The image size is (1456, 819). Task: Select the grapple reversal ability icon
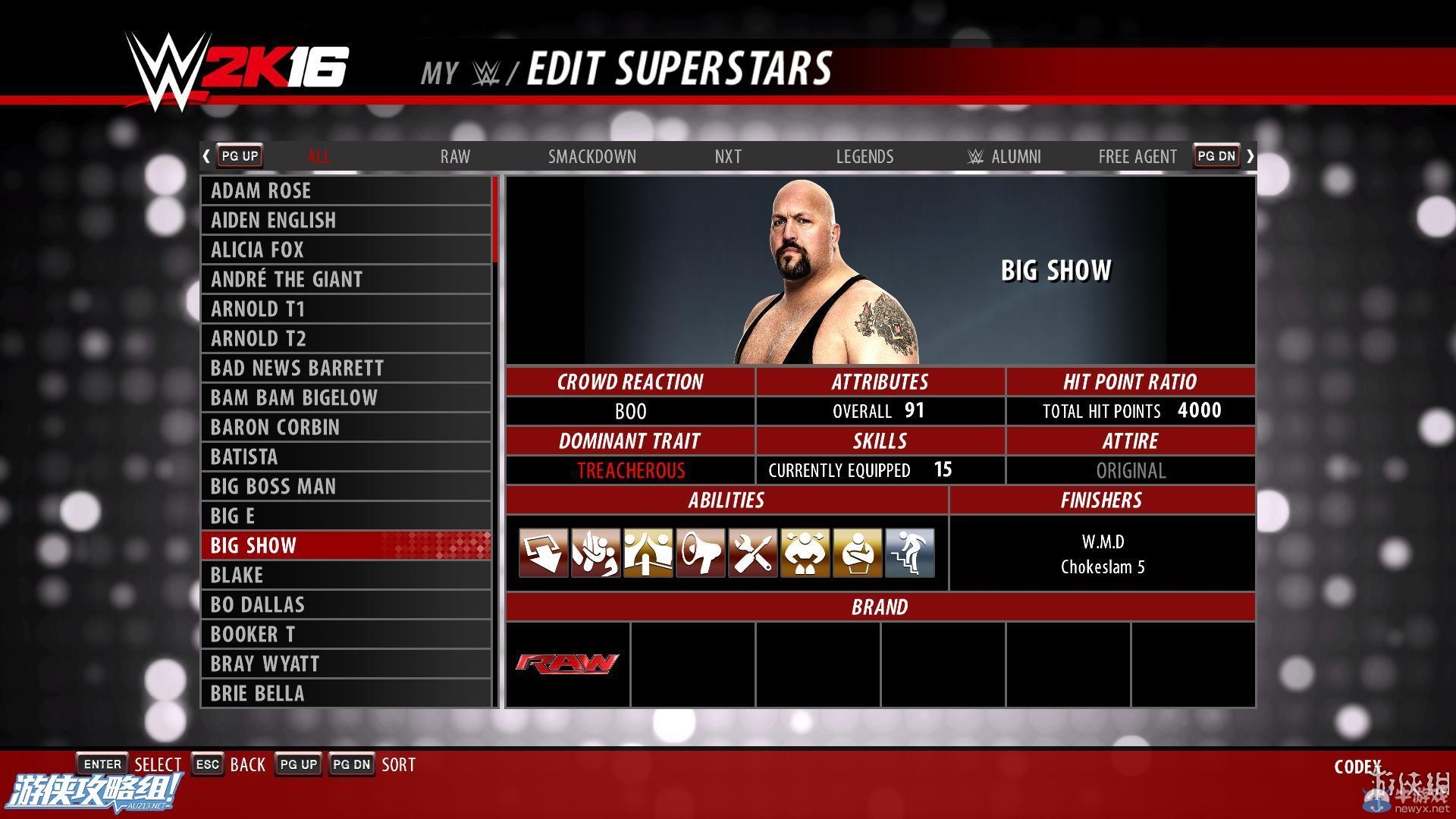point(596,552)
